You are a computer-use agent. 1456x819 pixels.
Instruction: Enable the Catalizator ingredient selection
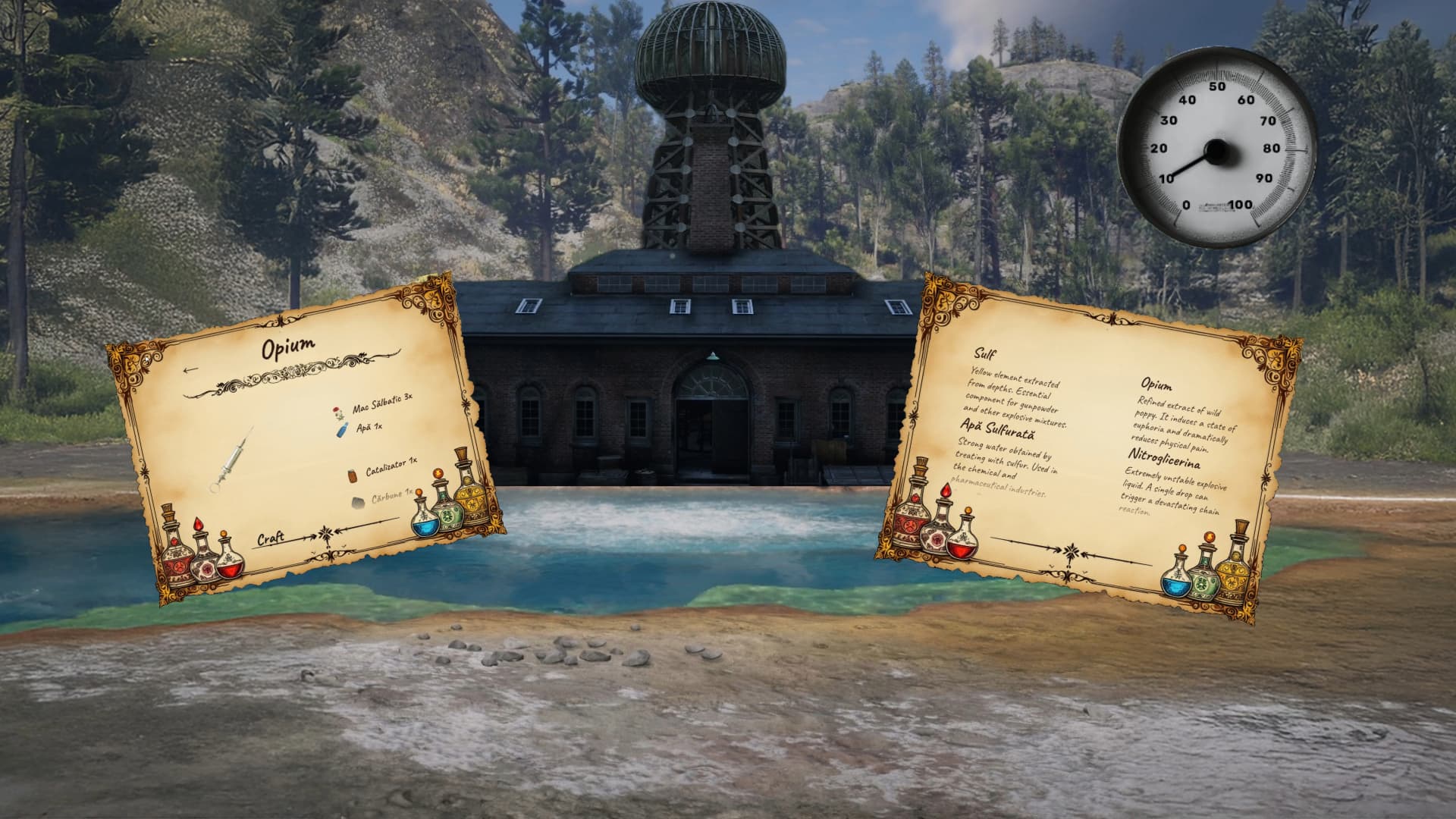pos(391,465)
